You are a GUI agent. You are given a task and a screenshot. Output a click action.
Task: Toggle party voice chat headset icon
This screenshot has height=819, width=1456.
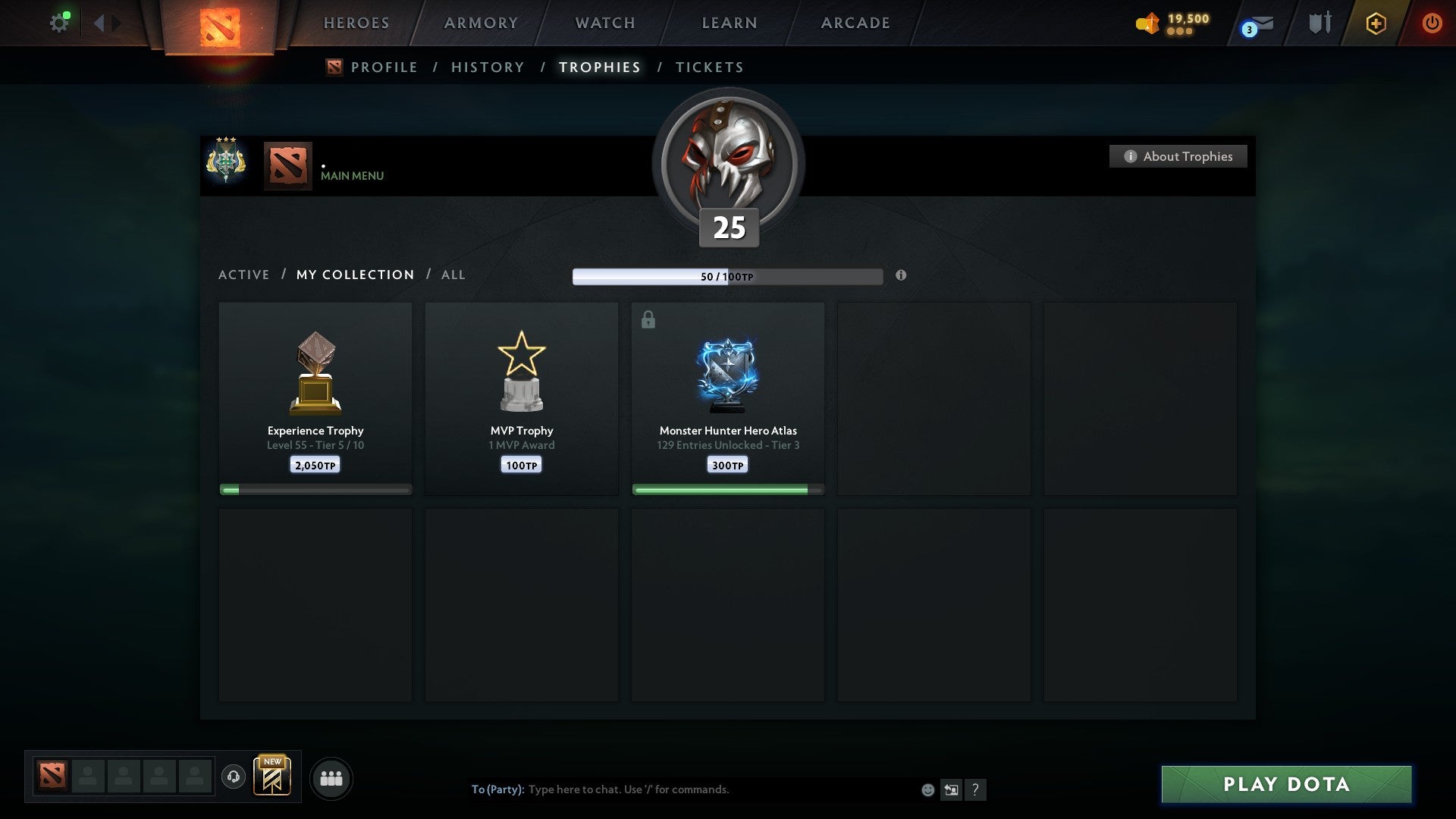pos(234,777)
